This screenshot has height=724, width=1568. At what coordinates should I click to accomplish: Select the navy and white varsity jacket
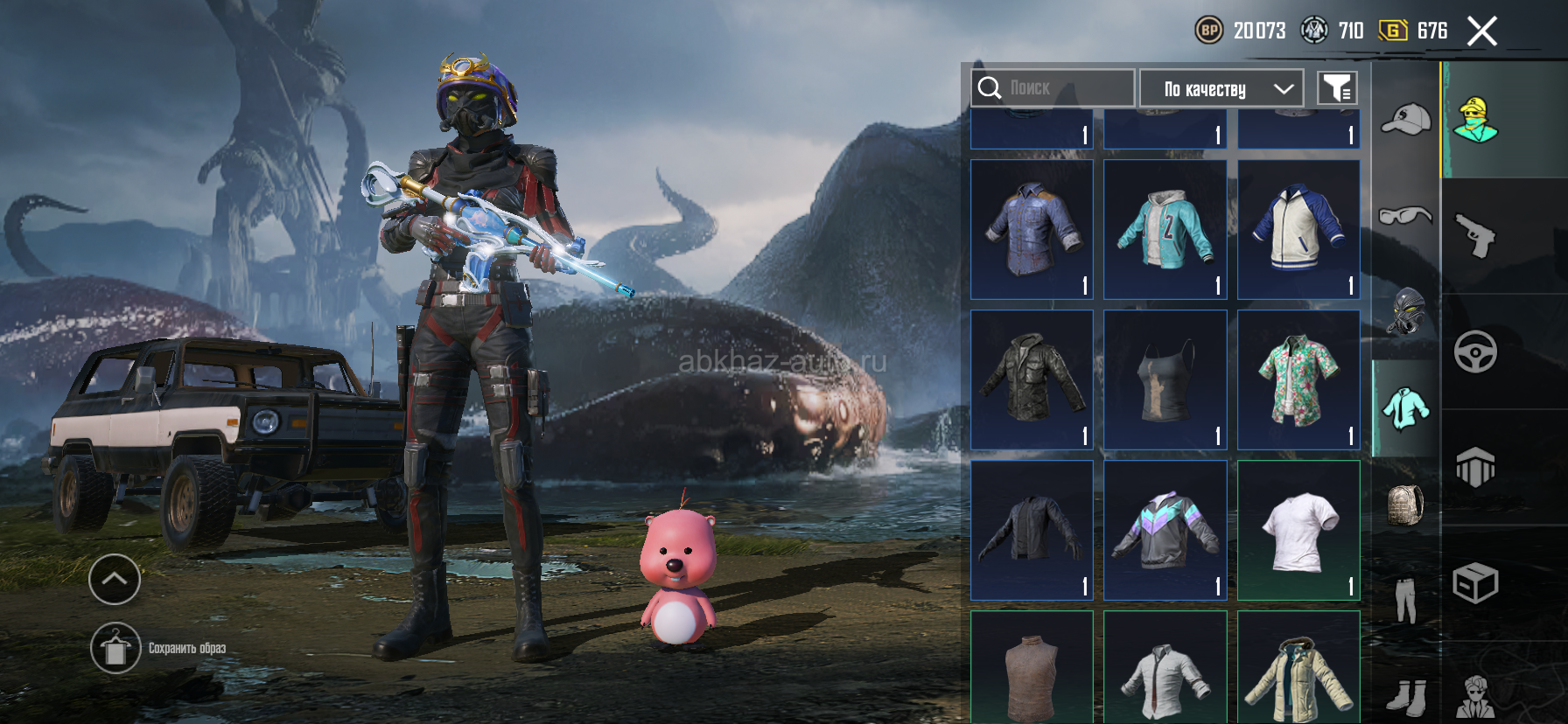[1298, 229]
